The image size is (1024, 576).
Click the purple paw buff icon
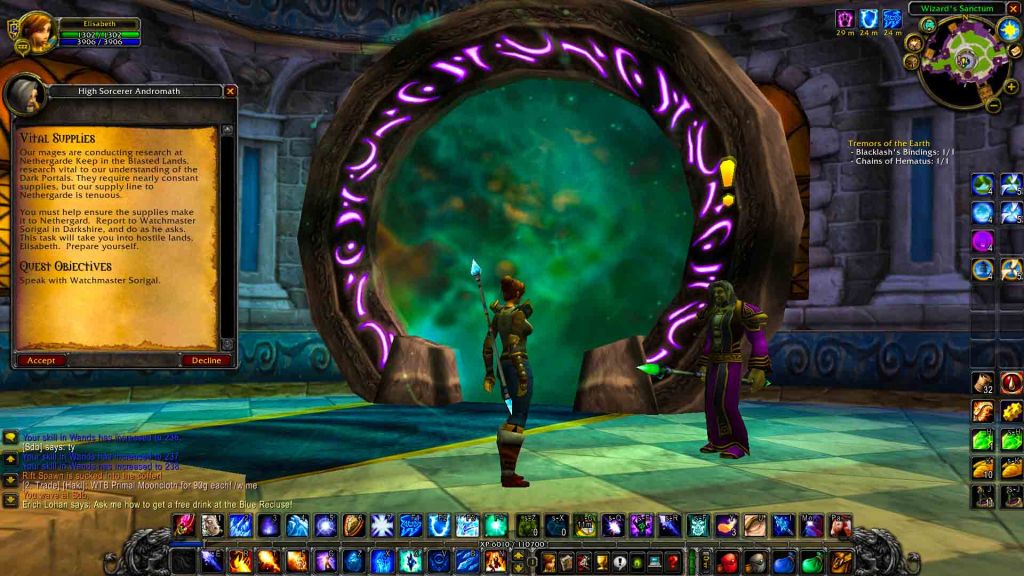tap(846, 19)
